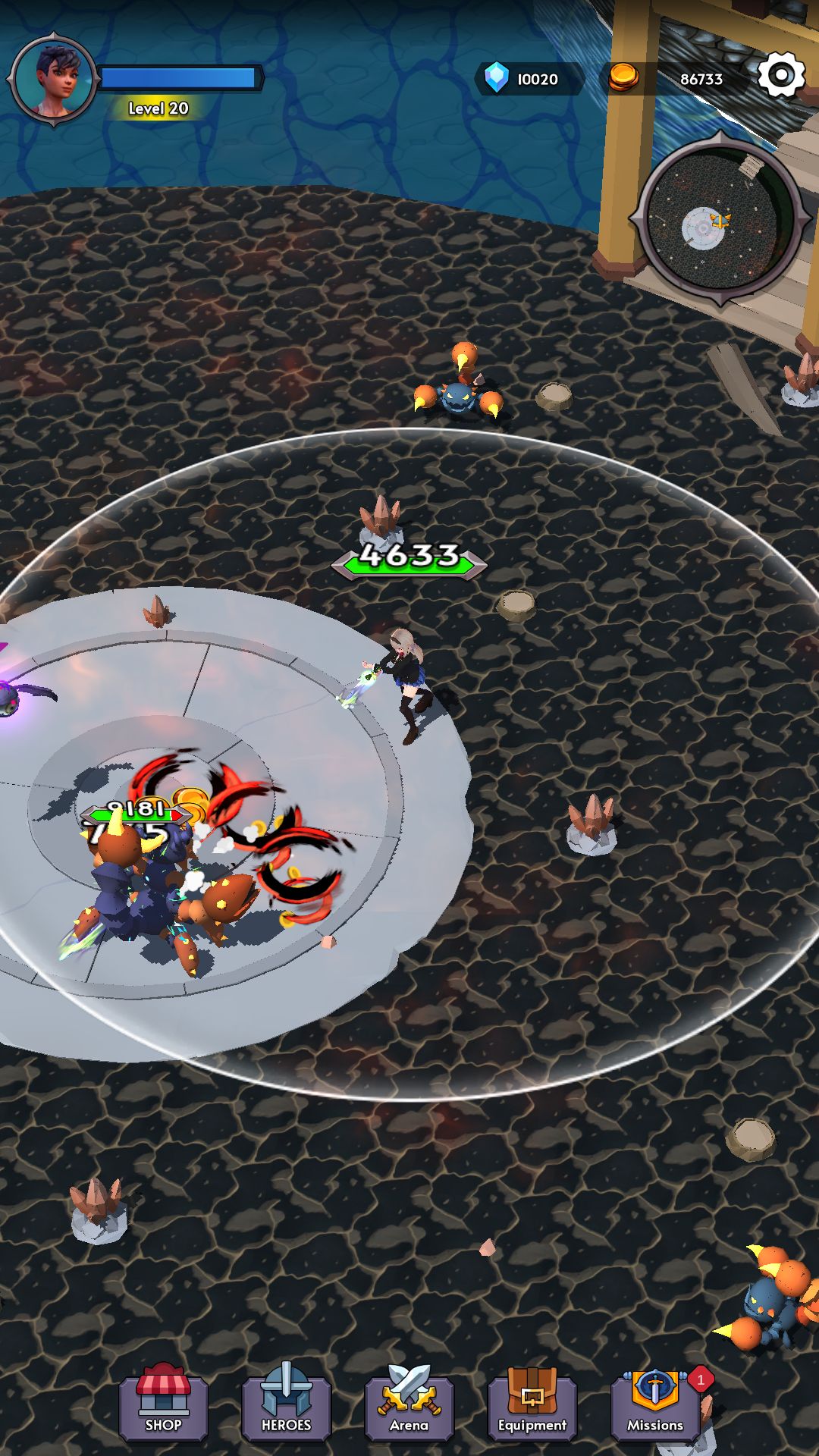Tap the blue gem currency icon
Screen dimensions: 819x1456
point(497,78)
